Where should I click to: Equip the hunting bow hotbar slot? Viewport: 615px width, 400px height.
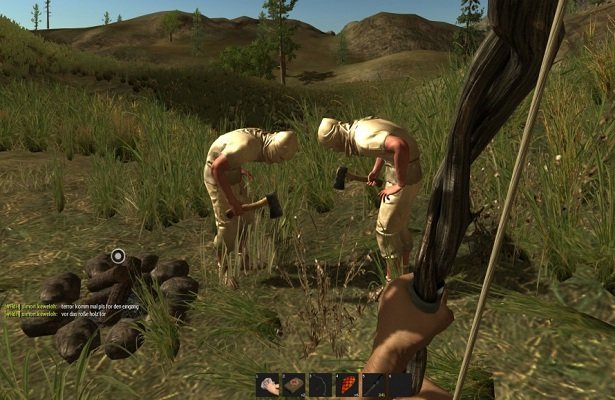pyautogui.click(x=321, y=385)
